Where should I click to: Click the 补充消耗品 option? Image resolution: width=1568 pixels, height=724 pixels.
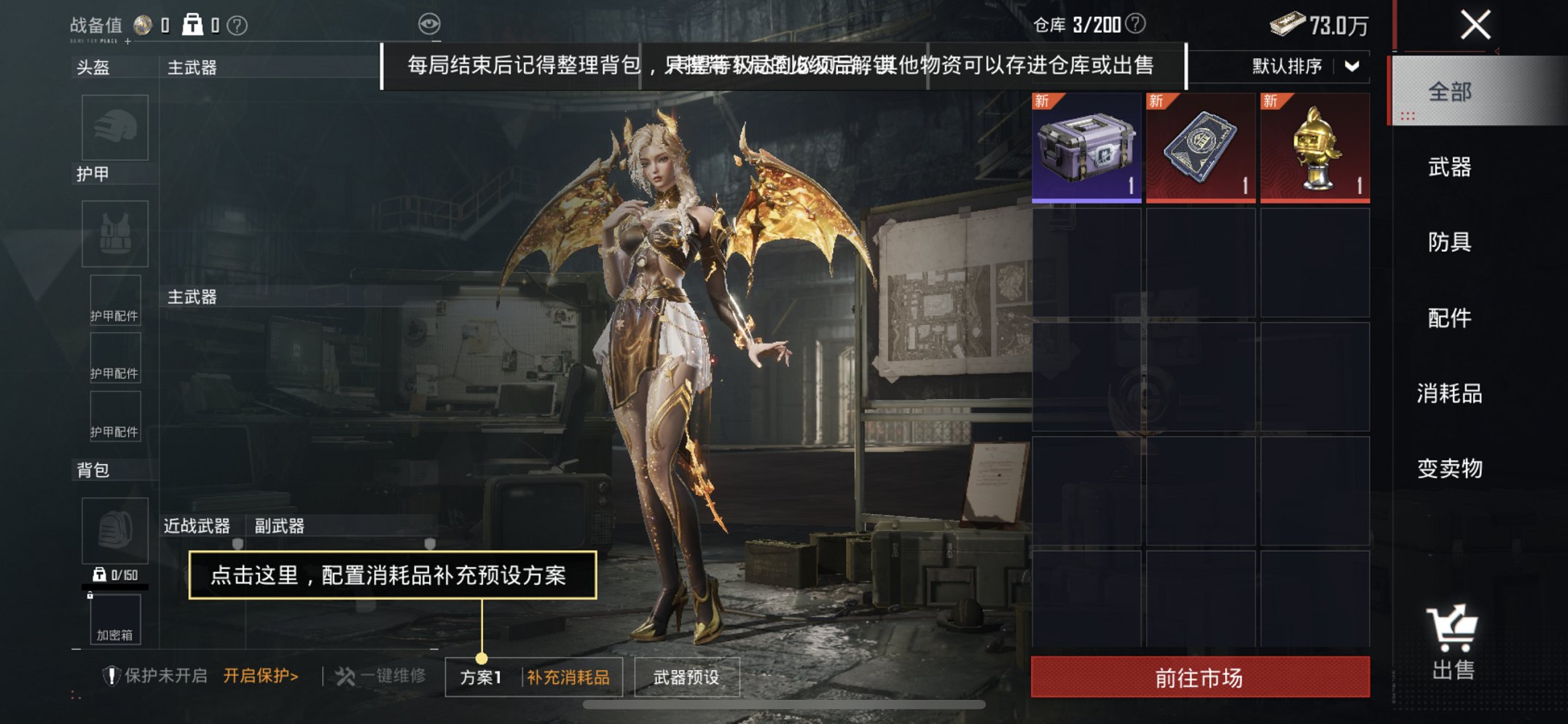[569, 675]
